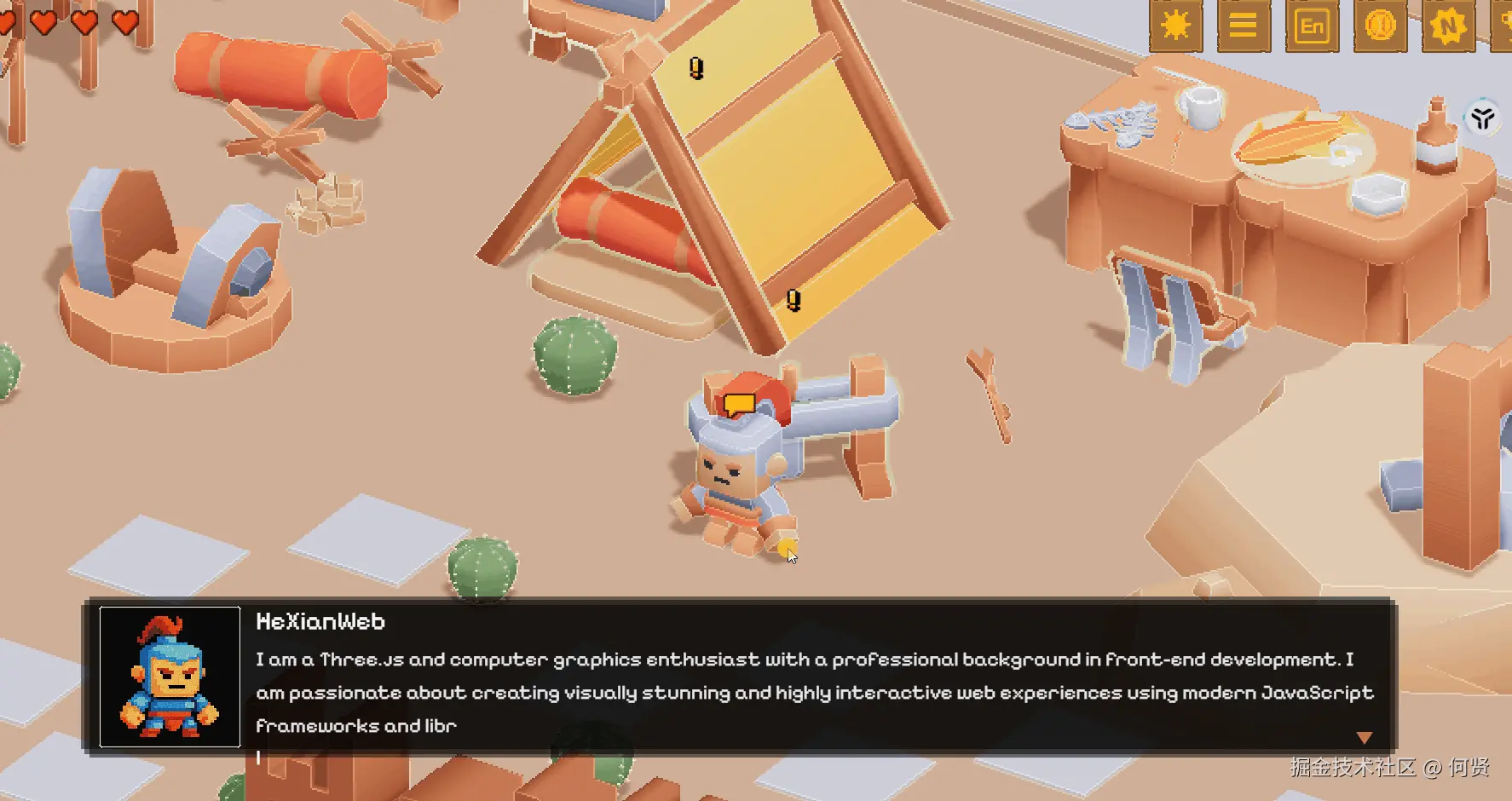Image resolution: width=1512 pixels, height=801 pixels.
Task: Click the gold coin button
Action: (x=1380, y=26)
